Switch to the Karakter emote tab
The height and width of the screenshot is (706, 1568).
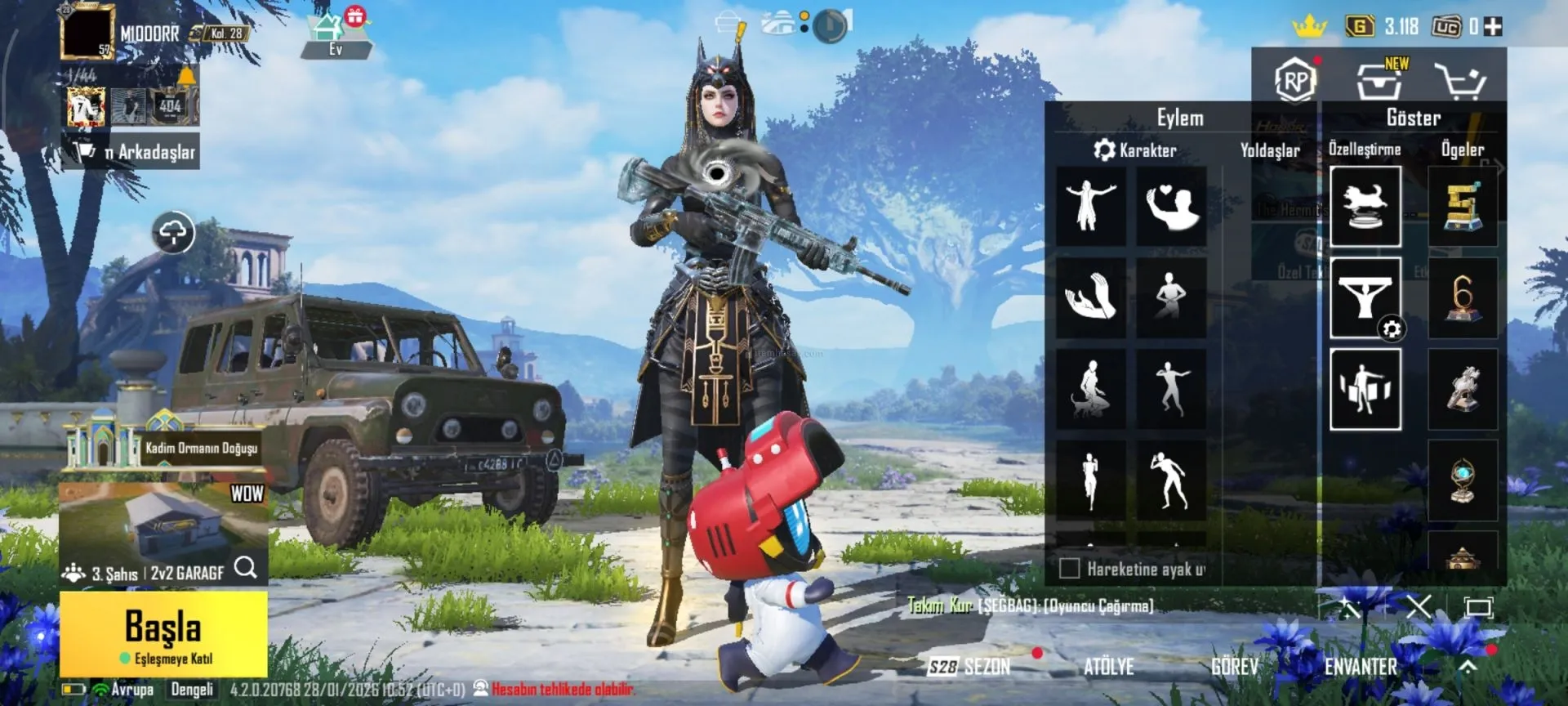pos(1135,150)
